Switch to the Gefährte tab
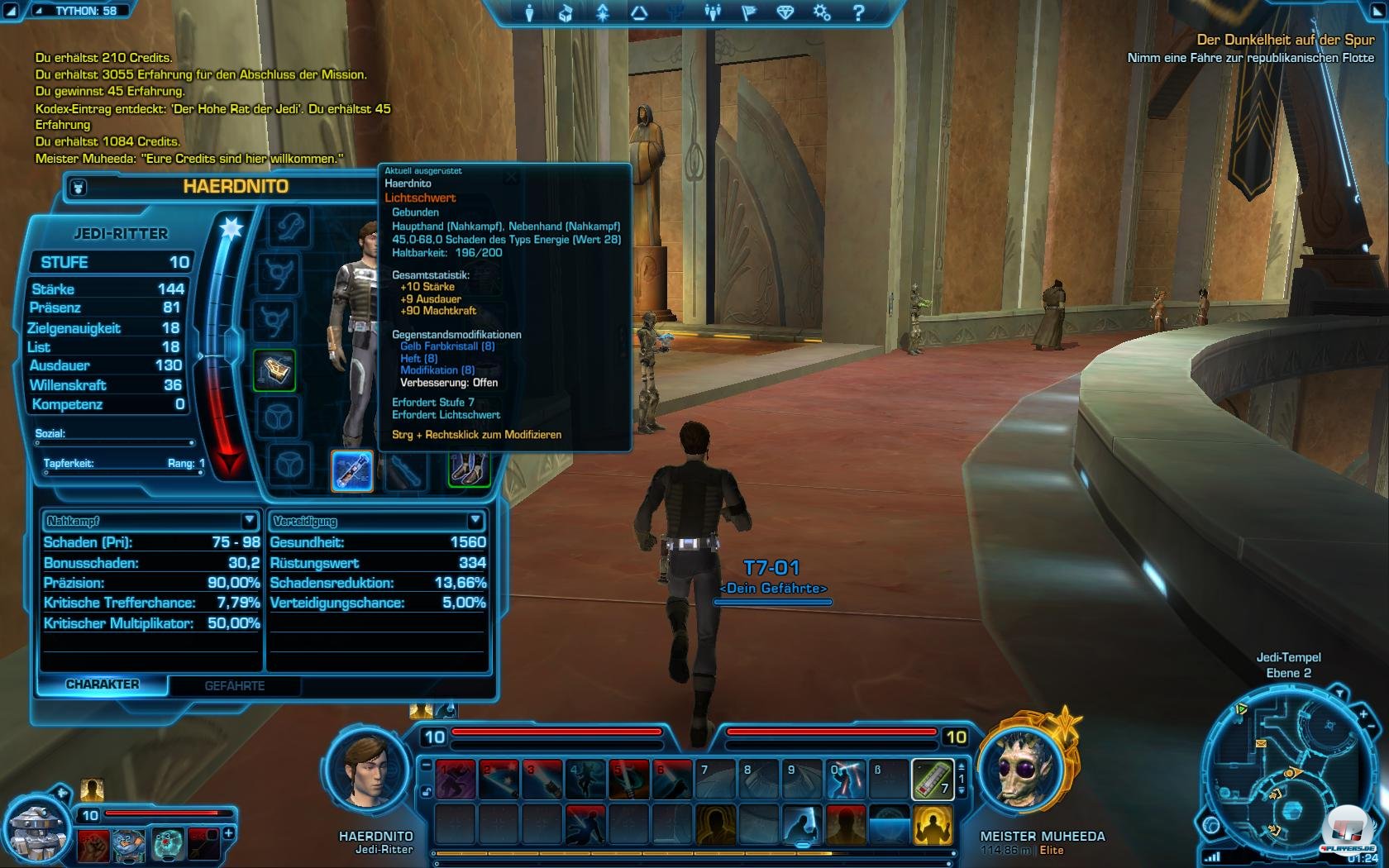The image size is (1389, 868). point(235,686)
